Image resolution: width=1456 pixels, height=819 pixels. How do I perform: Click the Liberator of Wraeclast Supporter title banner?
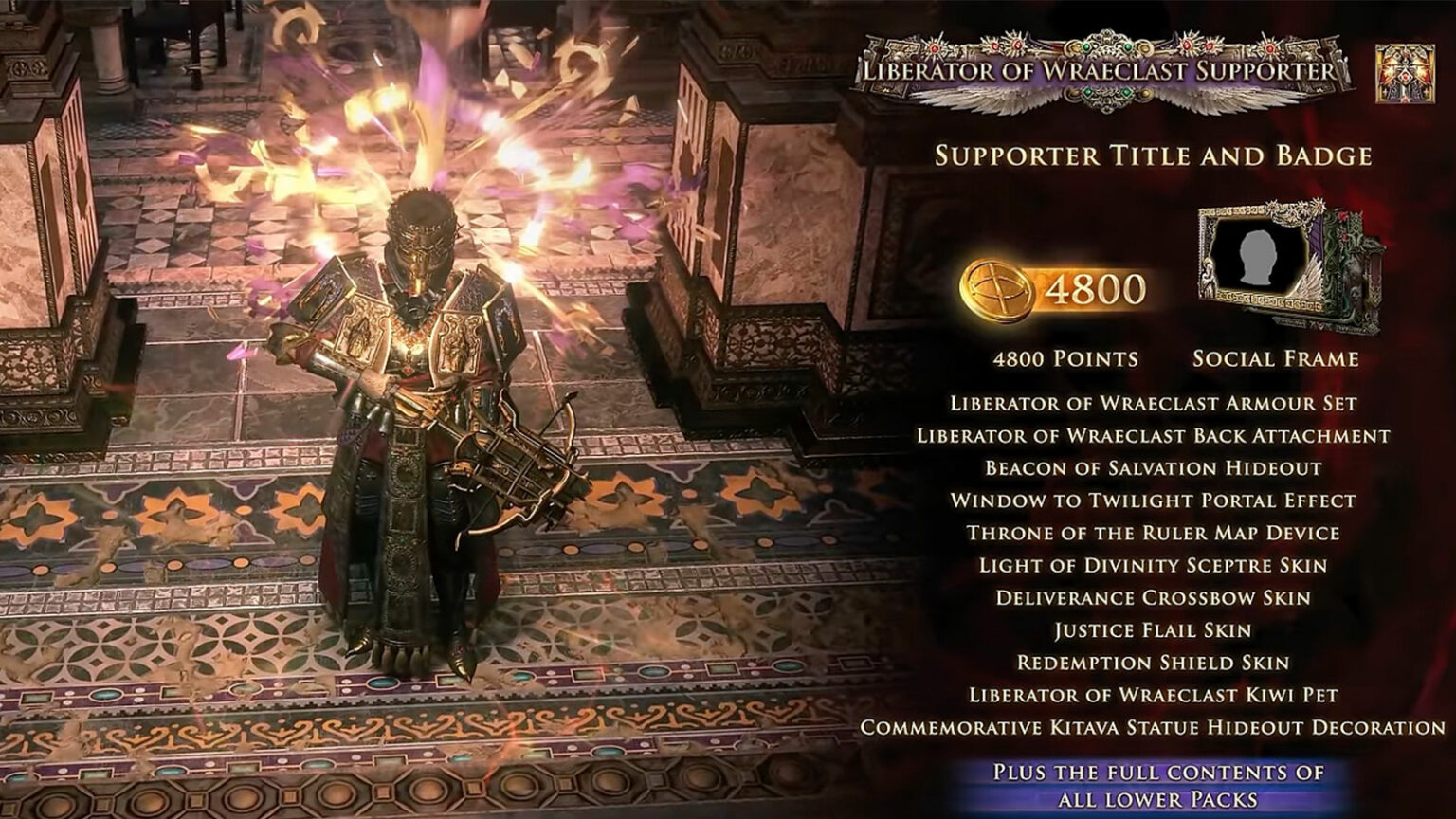tap(1098, 70)
